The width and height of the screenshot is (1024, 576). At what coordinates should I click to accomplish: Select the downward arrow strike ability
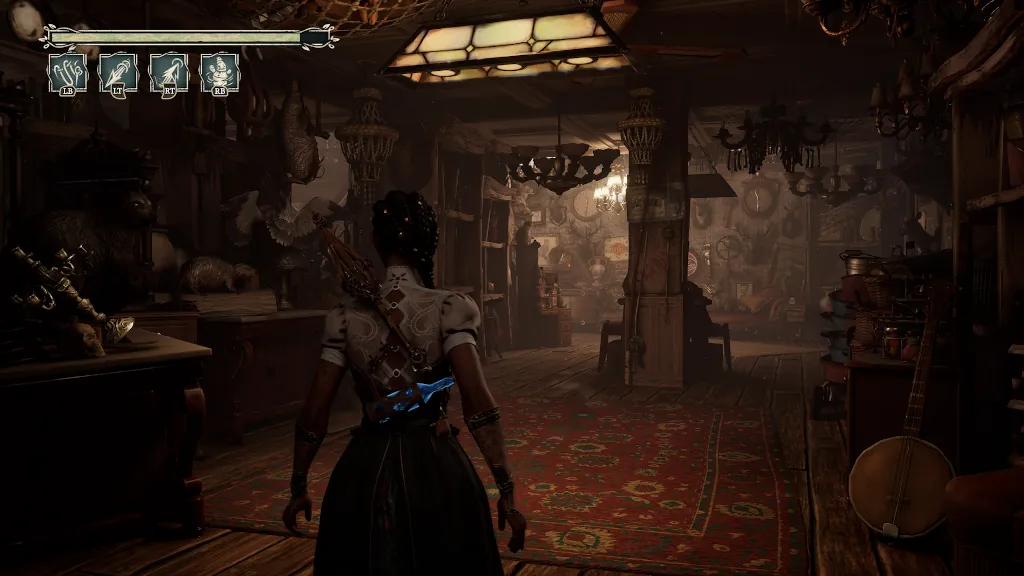(118, 73)
